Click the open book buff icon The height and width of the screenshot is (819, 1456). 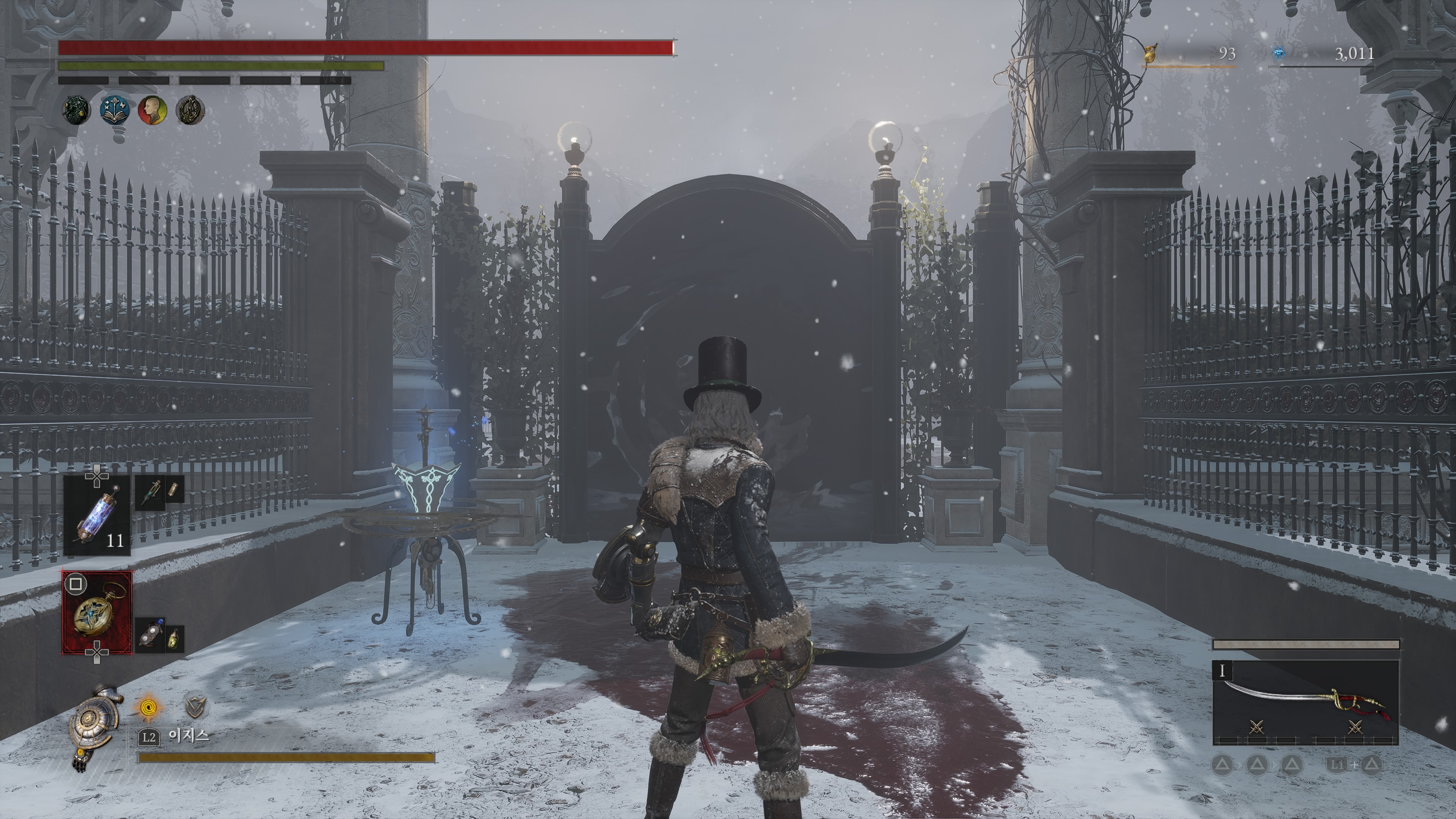tap(115, 110)
